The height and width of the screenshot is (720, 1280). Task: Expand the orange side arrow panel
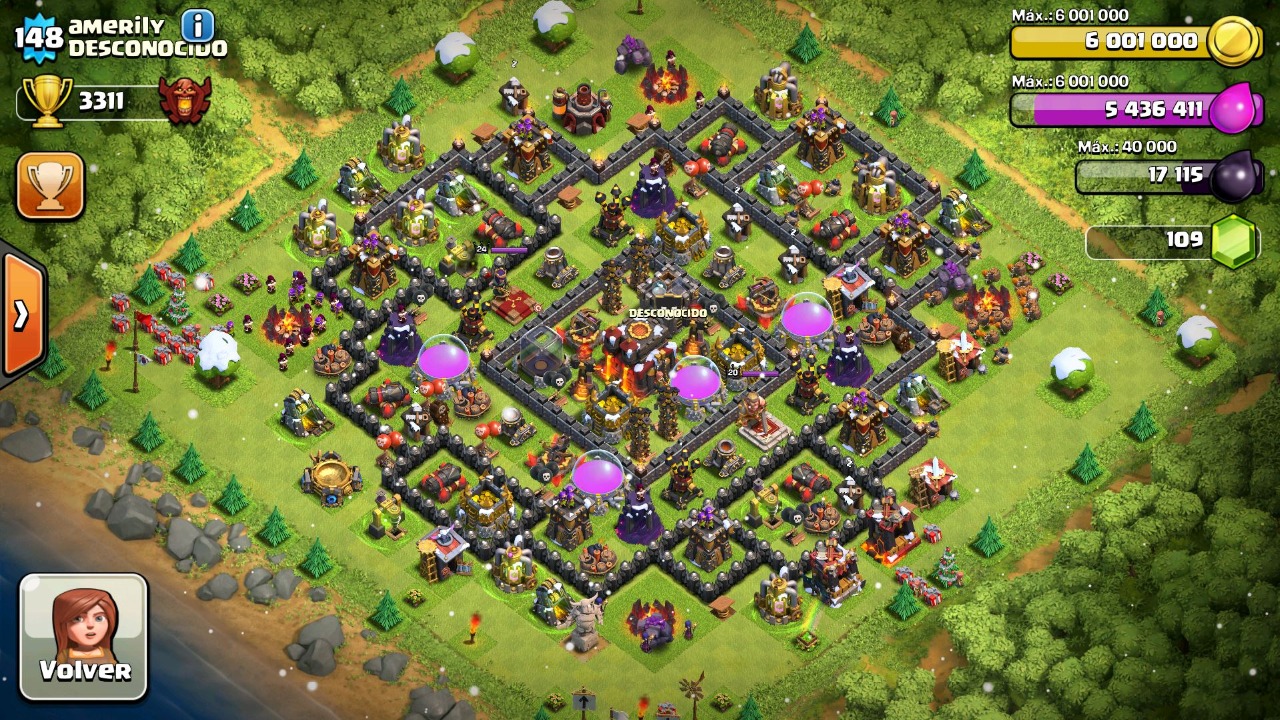click(x=21, y=314)
